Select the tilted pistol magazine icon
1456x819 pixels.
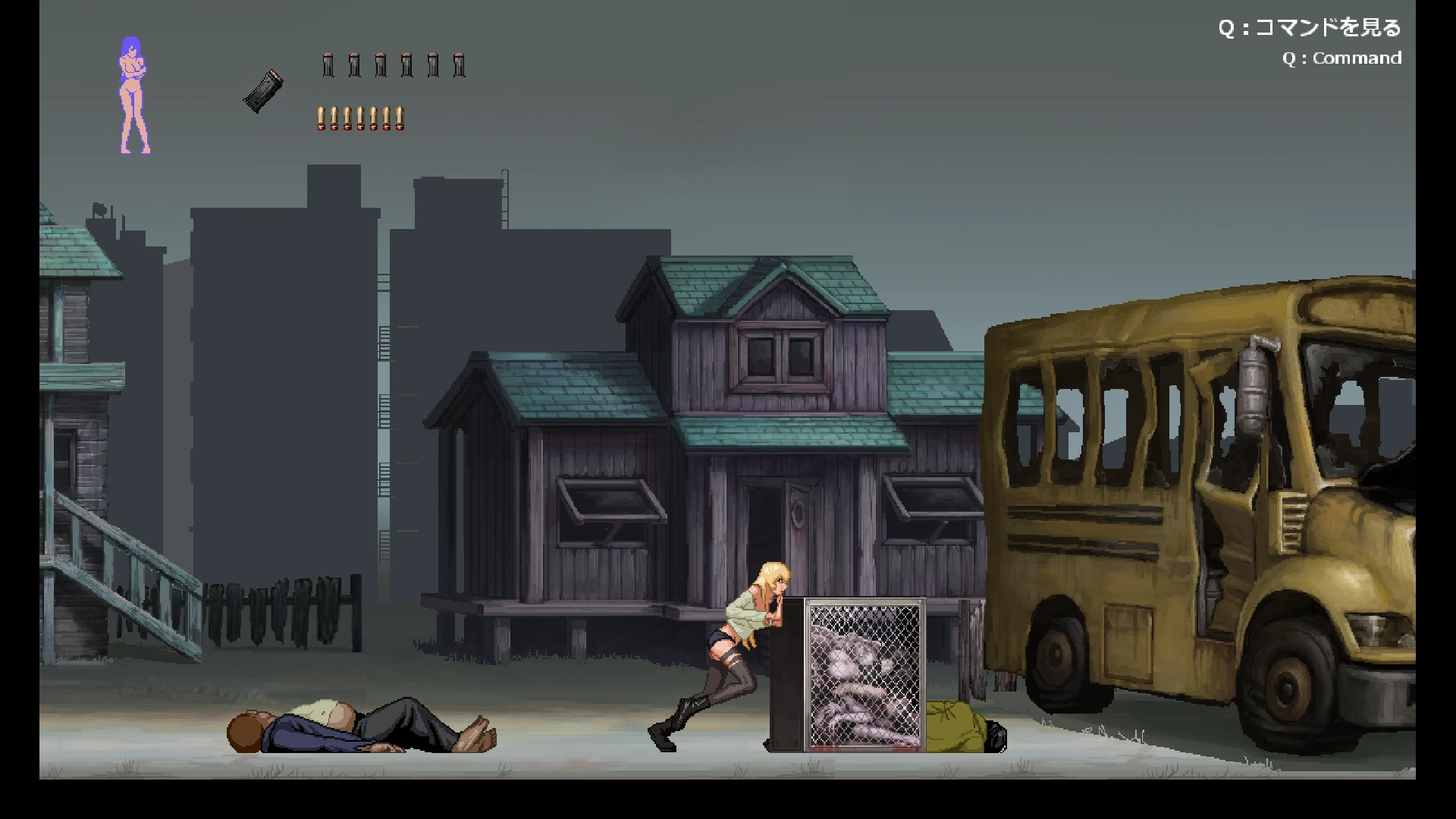[263, 91]
